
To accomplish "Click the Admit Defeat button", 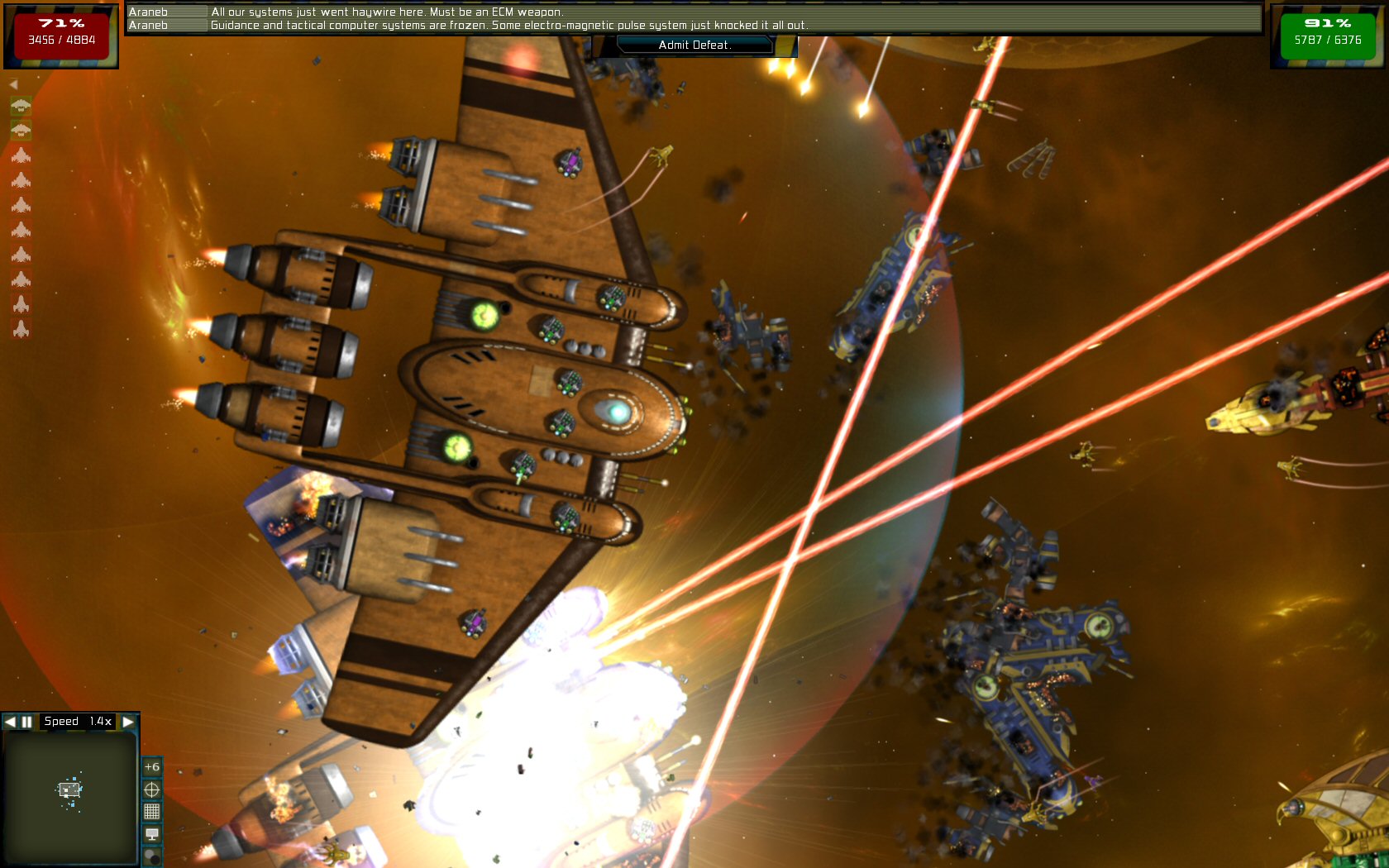I will 694,46.
